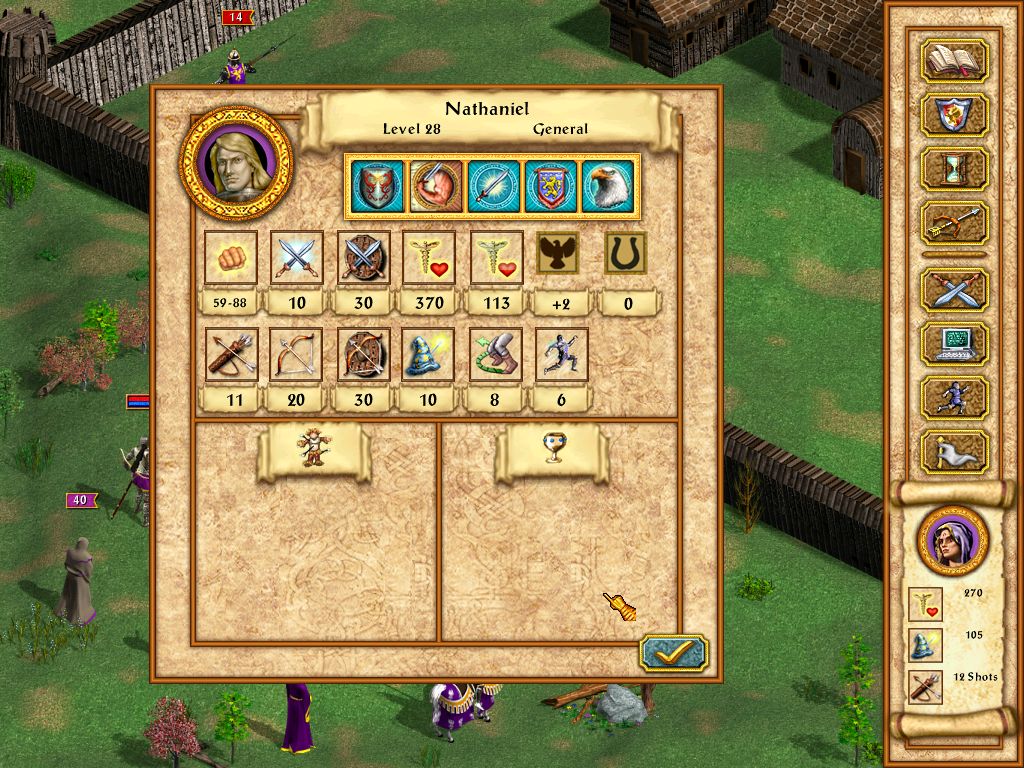Click the horseshoe luck icon
This screenshot has width=1024, height=768.
coord(627,254)
